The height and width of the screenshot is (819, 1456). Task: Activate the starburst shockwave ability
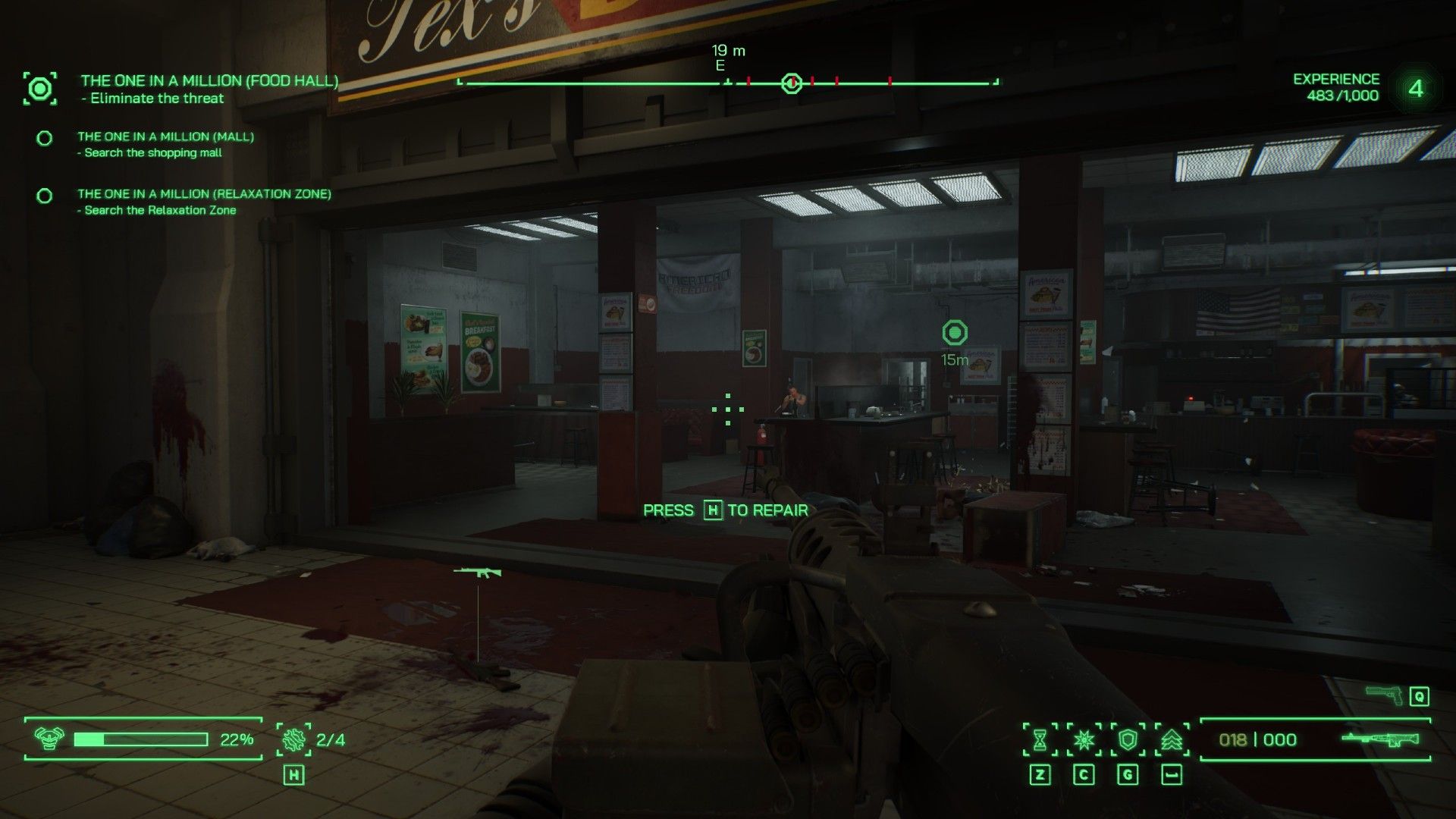point(1084,739)
